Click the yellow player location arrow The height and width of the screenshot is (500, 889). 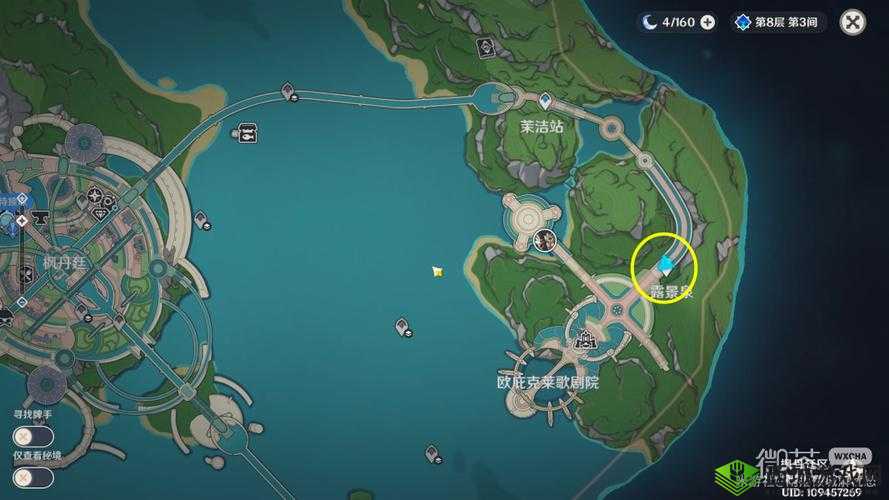point(437,271)
